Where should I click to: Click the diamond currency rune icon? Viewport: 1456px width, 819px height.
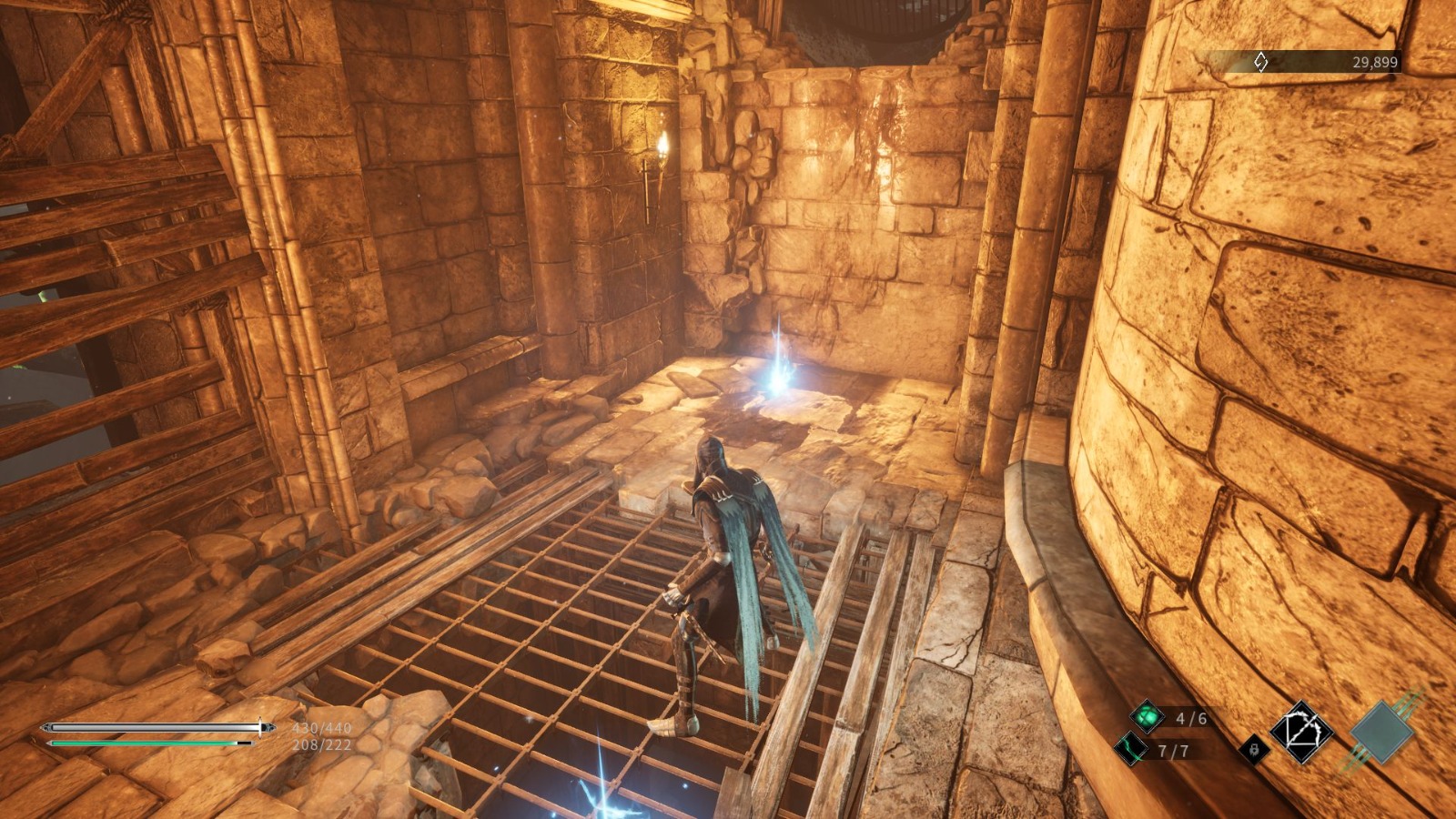[1259, 63]
